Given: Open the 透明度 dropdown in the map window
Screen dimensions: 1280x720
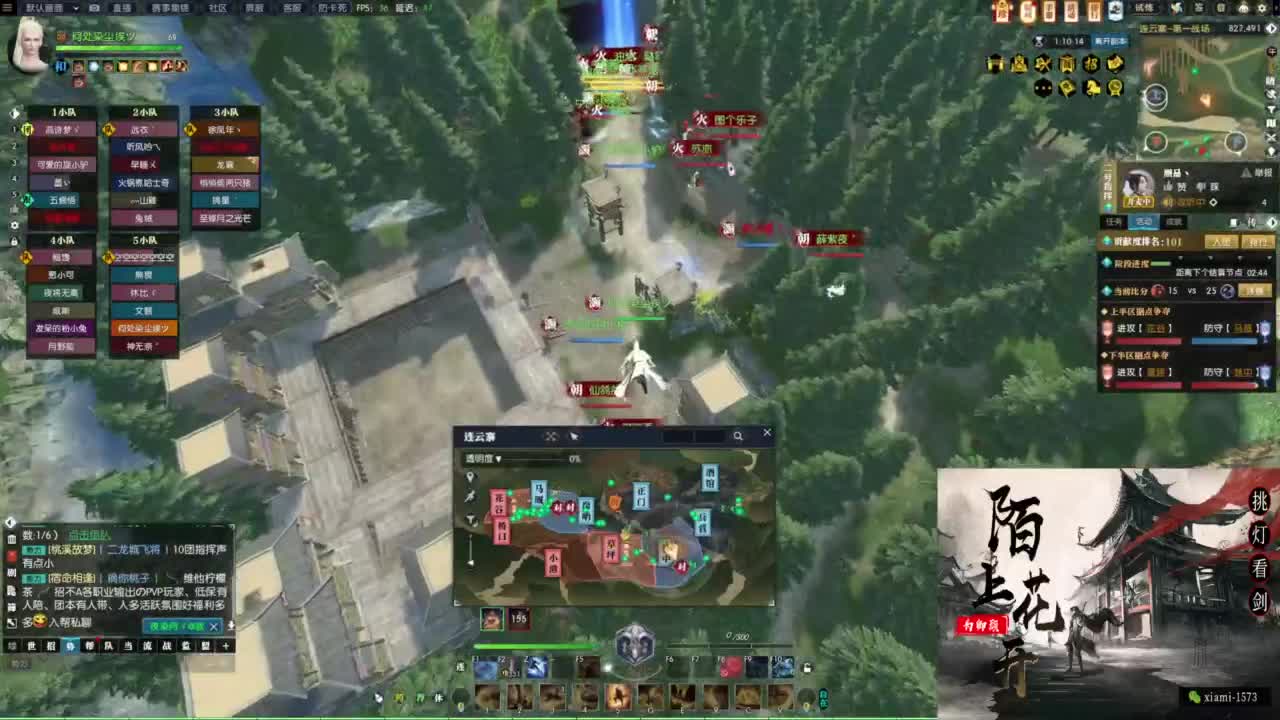Looking at the screenshot, I should pyautogui.click(x=499, y=458).
